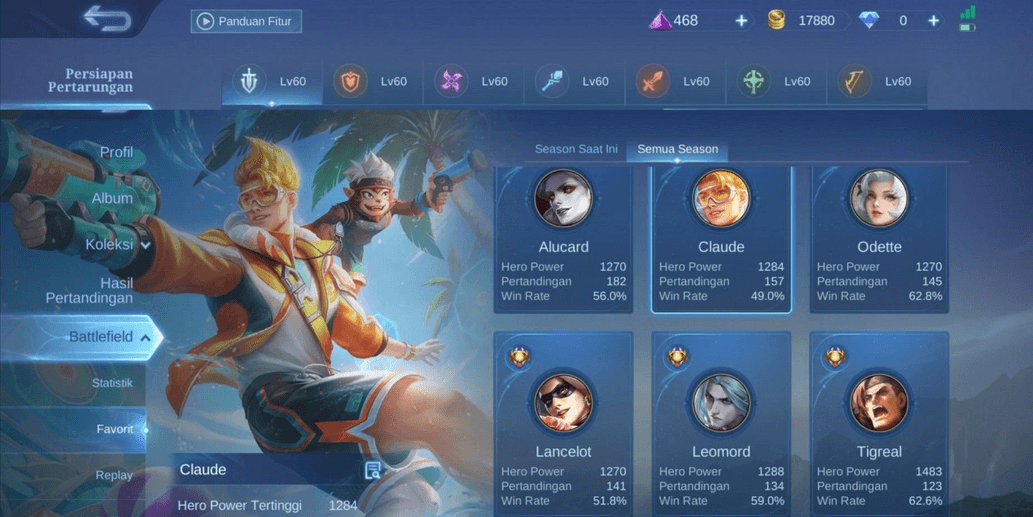The width and height of the screenshot is (1033, 517).
Task: Select the Alucard hero card
Action: point(563,238)
